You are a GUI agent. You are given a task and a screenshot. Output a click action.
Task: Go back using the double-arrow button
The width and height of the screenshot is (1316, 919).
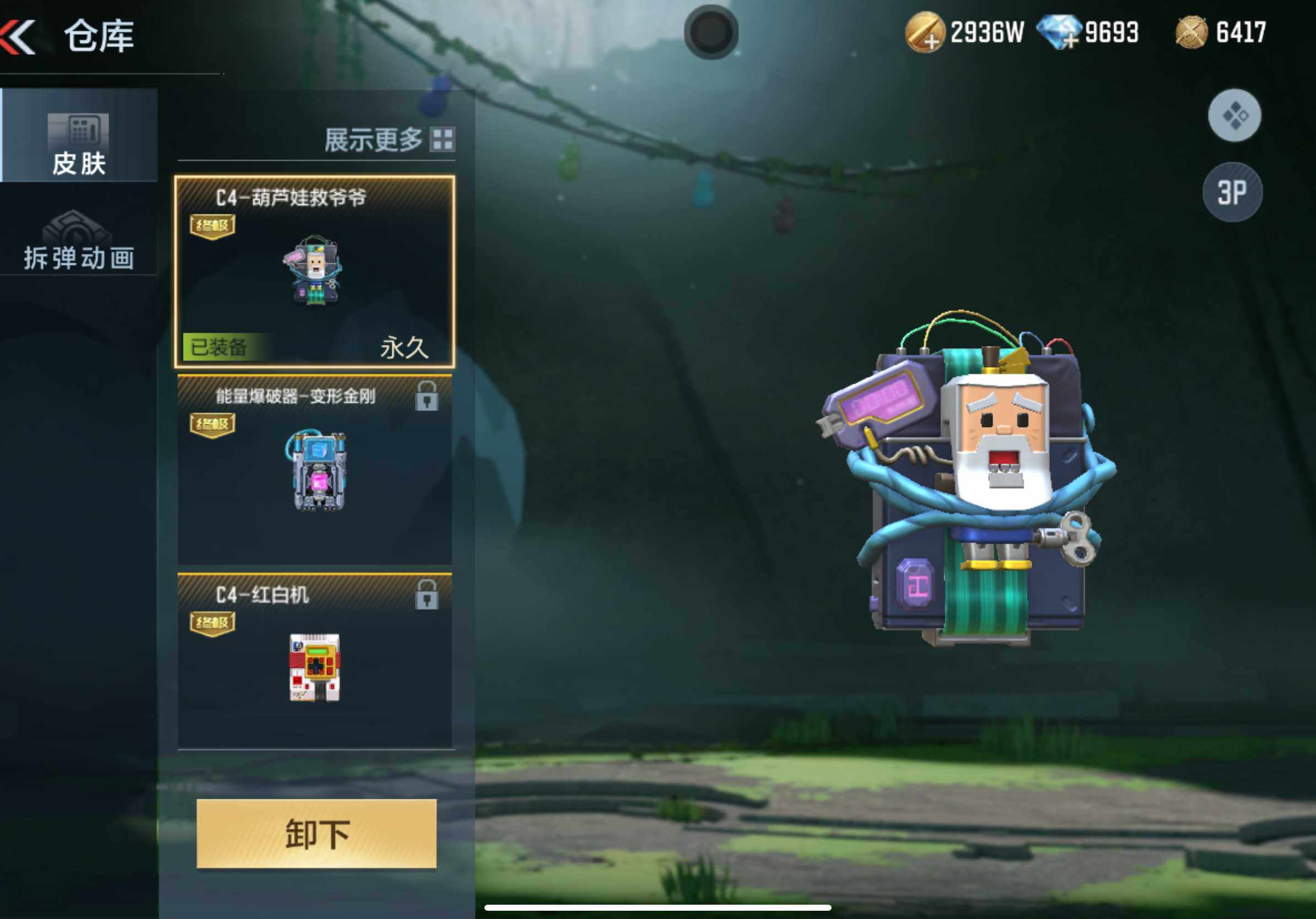click(x=18, y=36)
